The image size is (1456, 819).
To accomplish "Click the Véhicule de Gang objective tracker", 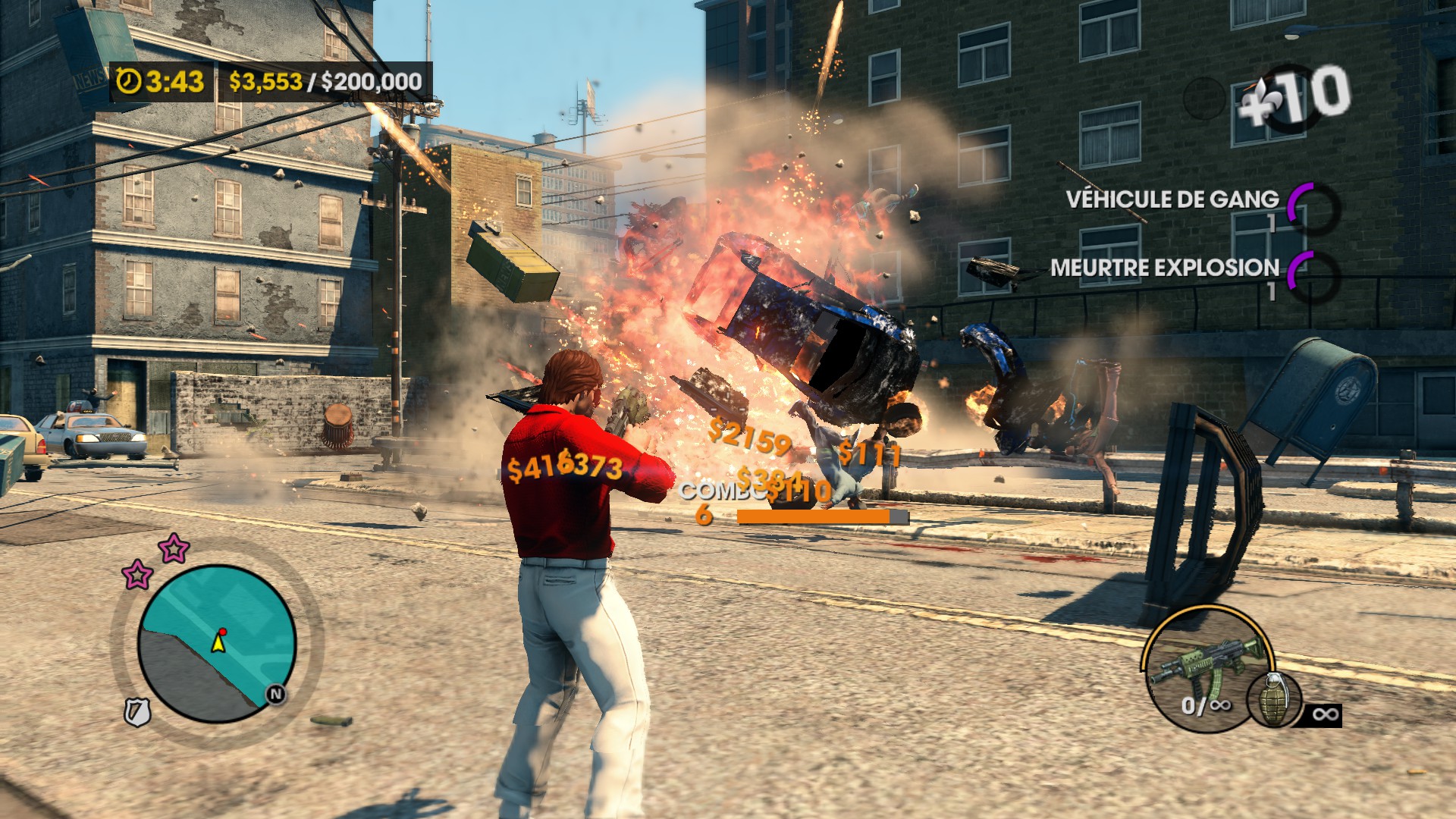I will point(1172,199).
